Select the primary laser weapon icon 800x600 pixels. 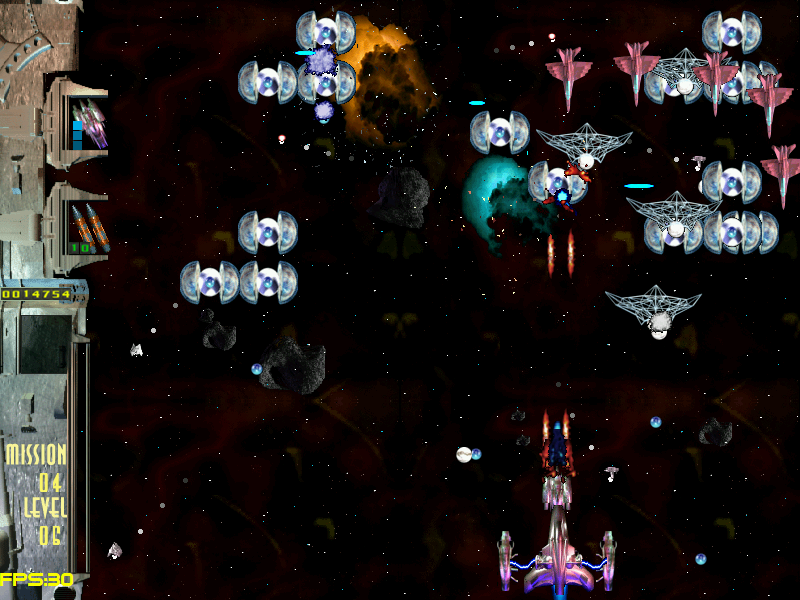pyautogui.click(x=88, y=124)
